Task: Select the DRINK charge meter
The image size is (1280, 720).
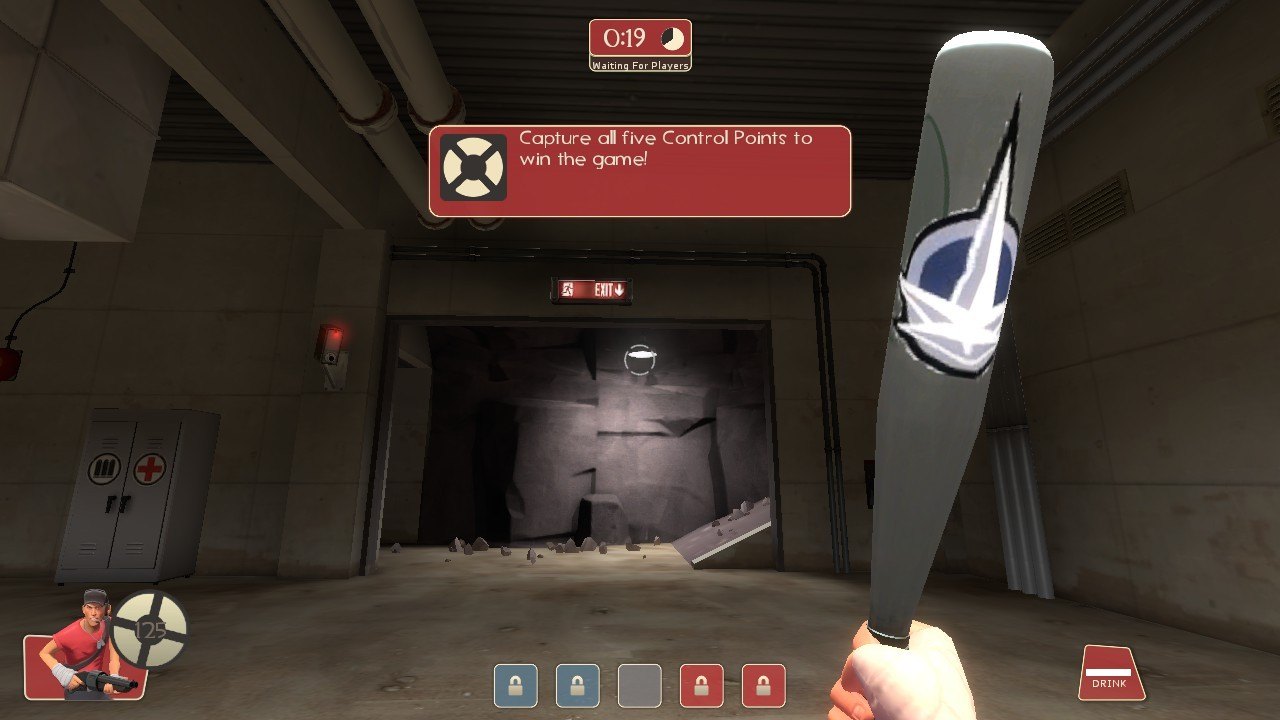Action: 1111,674
